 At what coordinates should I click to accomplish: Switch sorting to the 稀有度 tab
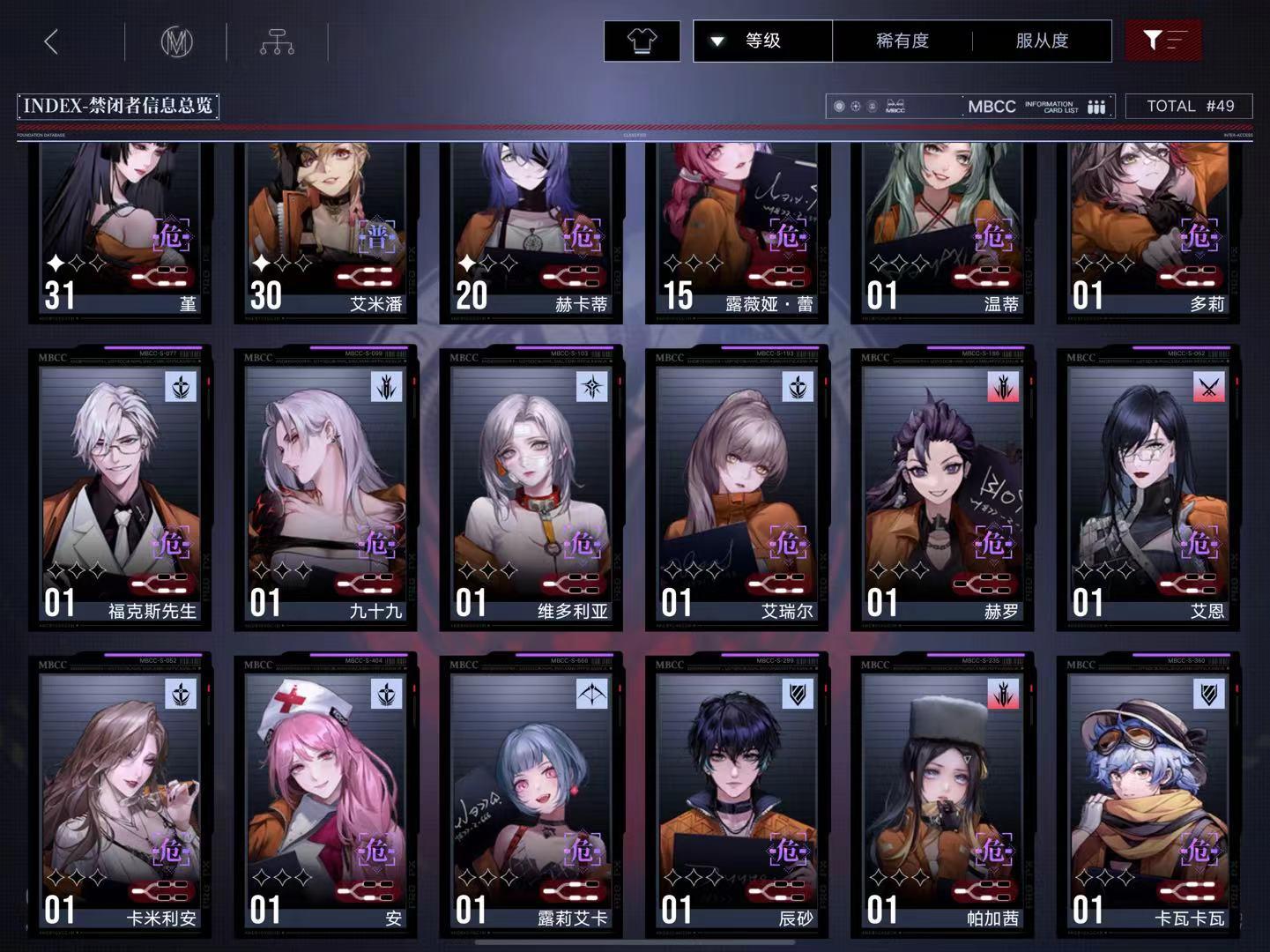click(901, 40)
